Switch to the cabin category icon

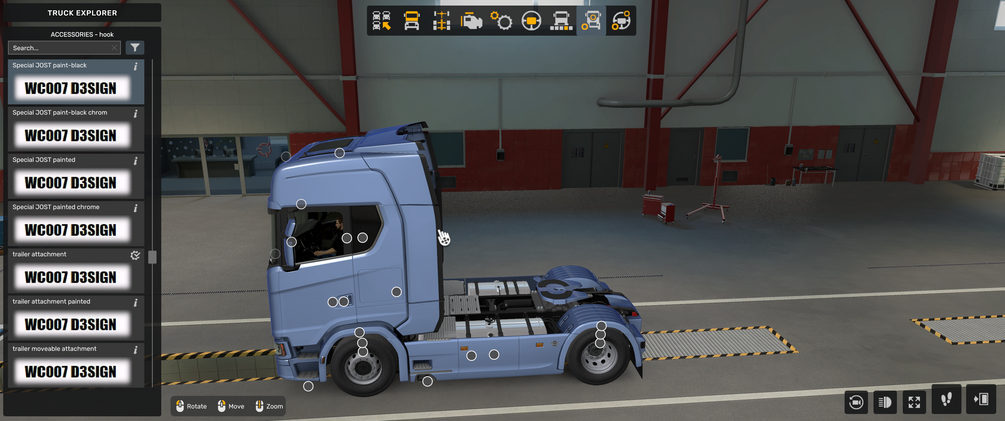[411, 21]
